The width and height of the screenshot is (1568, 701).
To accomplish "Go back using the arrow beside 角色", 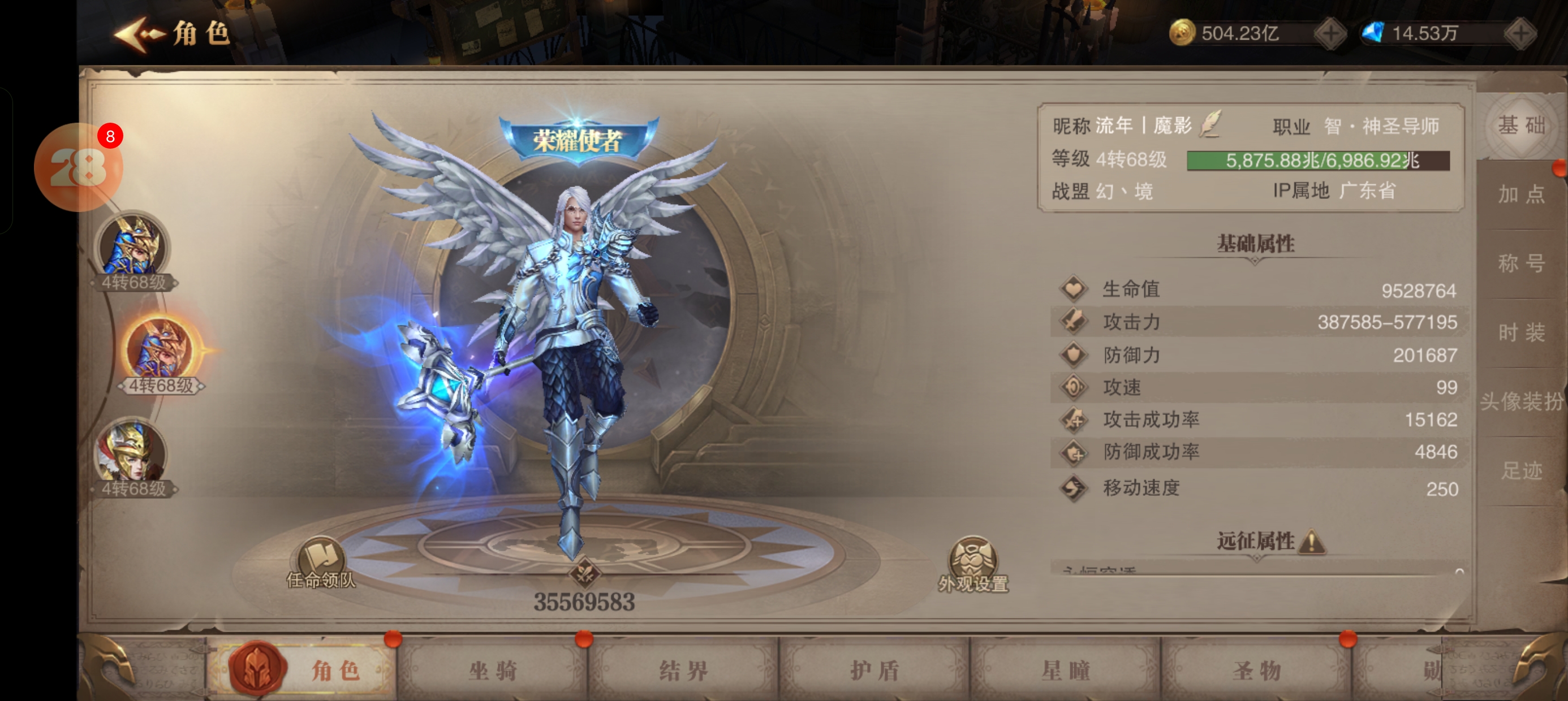I will (x=139, y=34).
